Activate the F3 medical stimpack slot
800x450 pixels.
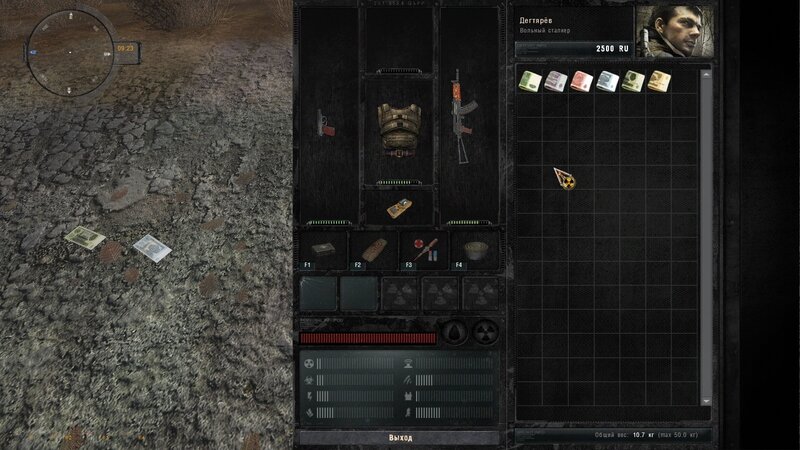(x=422, y=249)
